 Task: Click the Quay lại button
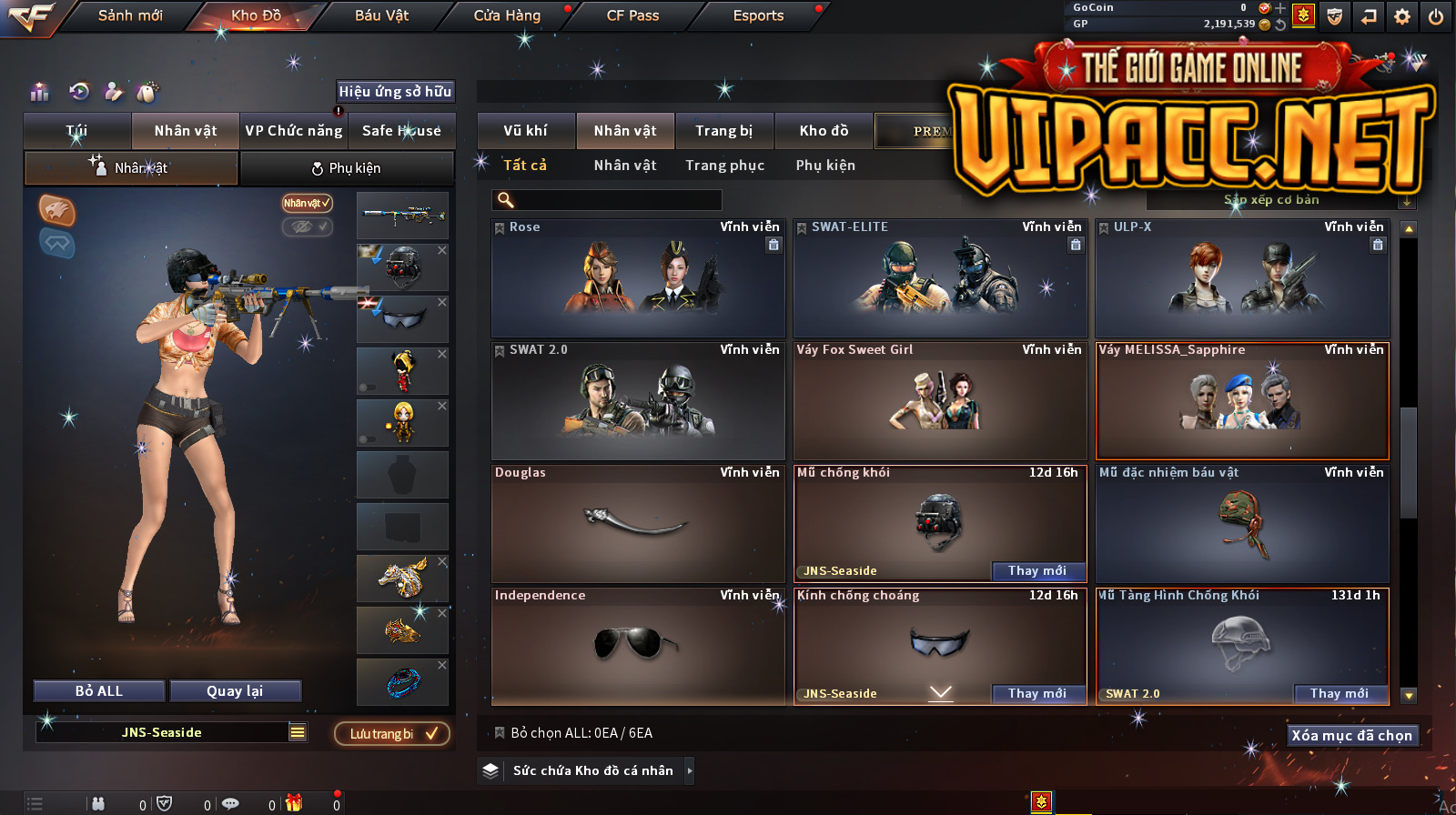(235, 691)
